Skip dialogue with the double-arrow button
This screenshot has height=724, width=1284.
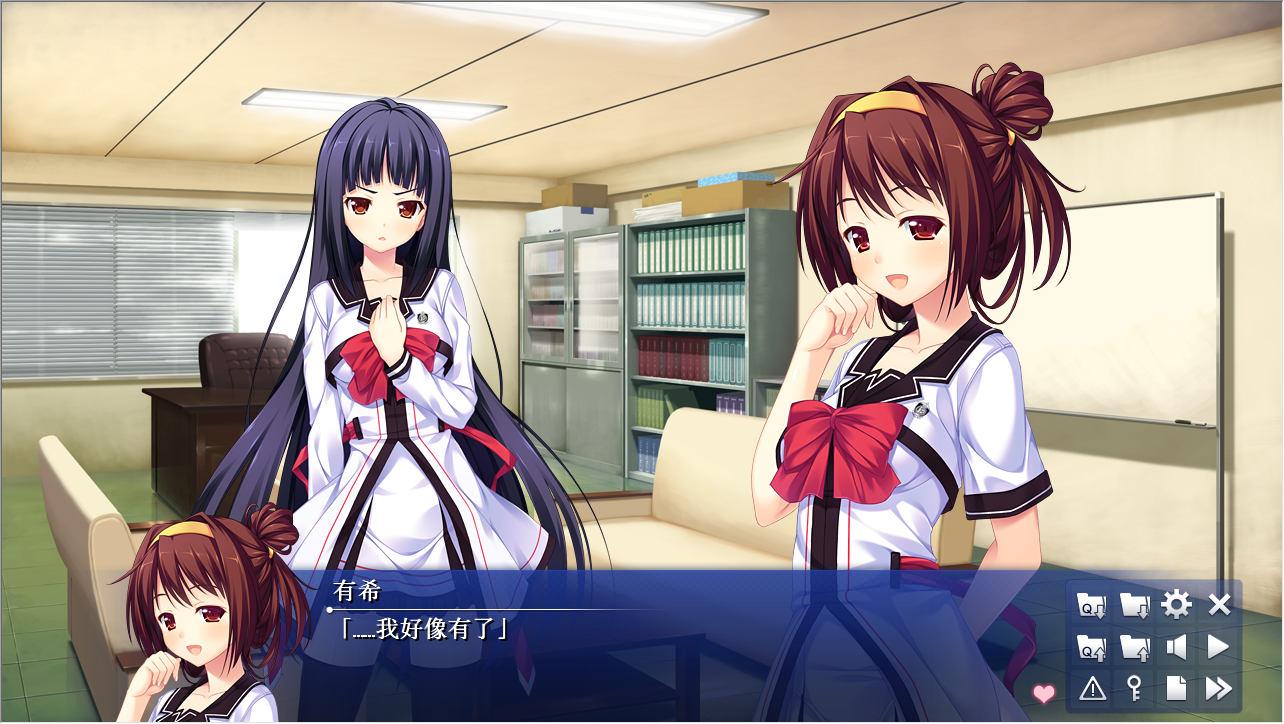click(x=1219, y=688)
